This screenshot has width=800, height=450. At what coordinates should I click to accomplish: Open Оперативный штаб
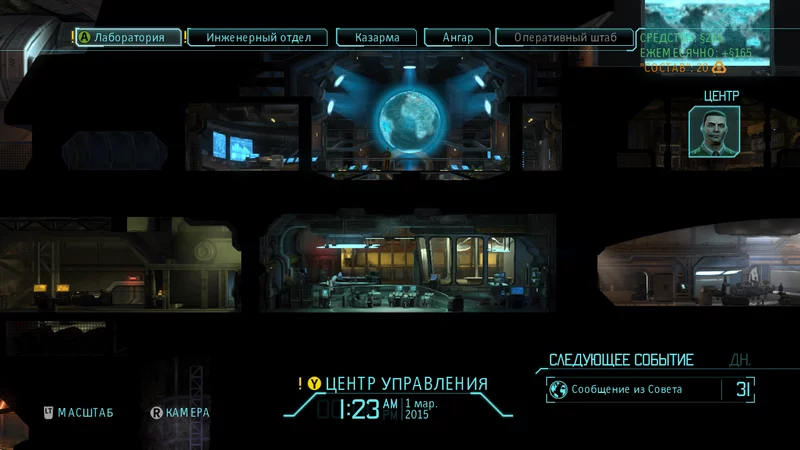click(565, 38)
